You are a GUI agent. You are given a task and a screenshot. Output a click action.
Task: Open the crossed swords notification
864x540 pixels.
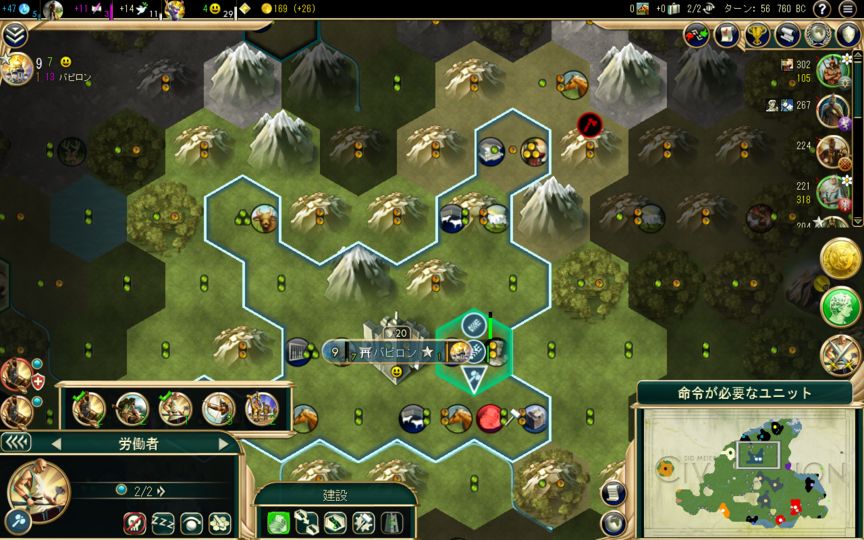[x=841, y=353]
